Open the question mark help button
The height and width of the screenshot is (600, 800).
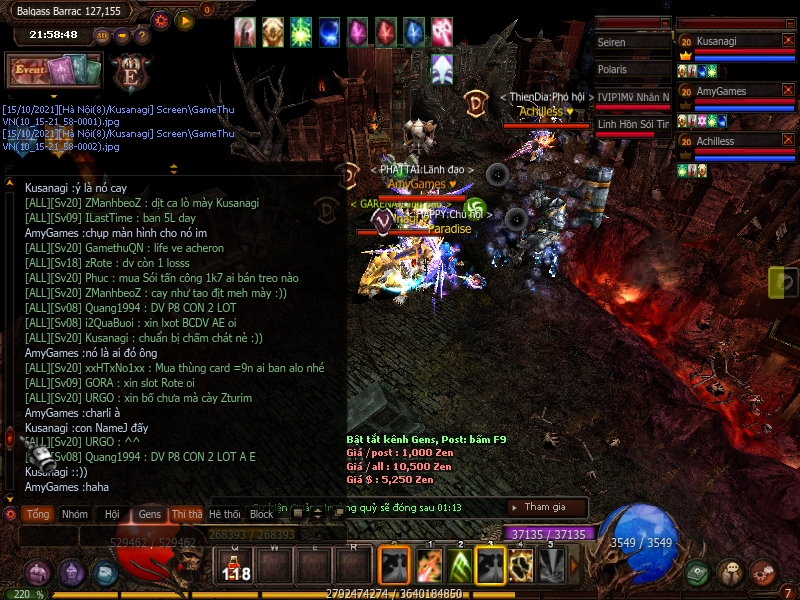141,35
